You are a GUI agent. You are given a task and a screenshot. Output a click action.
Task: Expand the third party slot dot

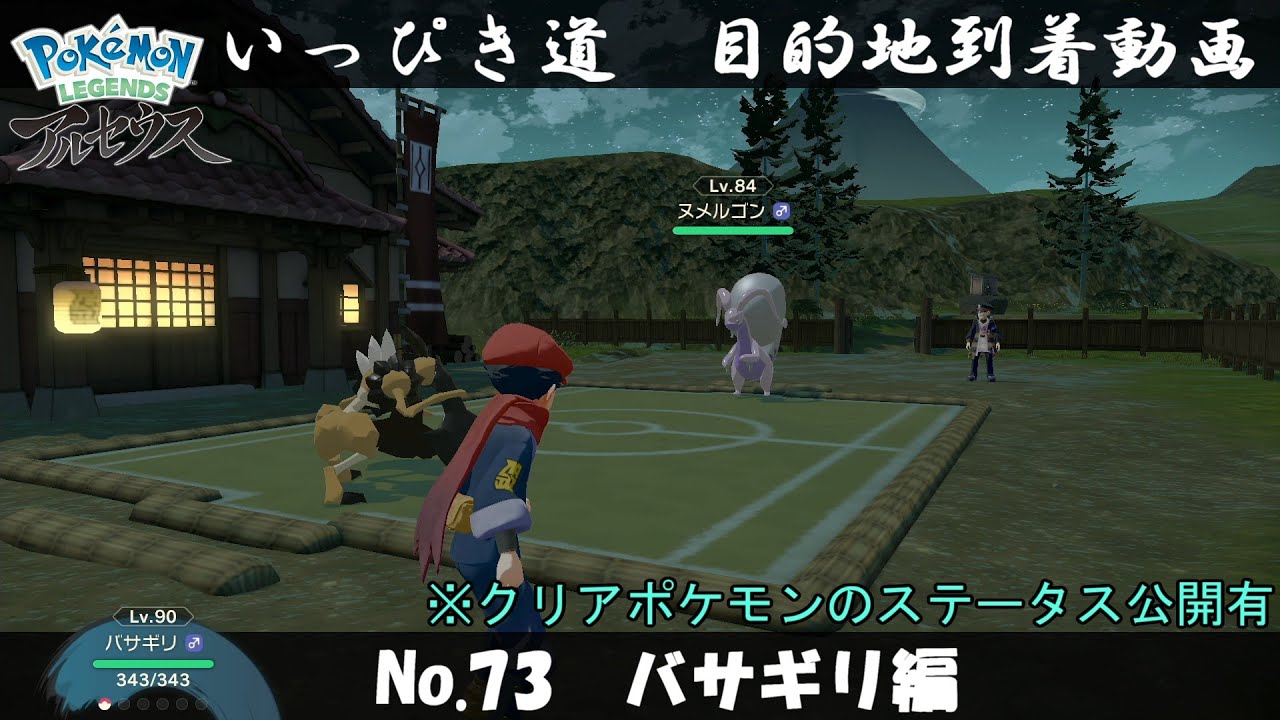tap(143, 703)
